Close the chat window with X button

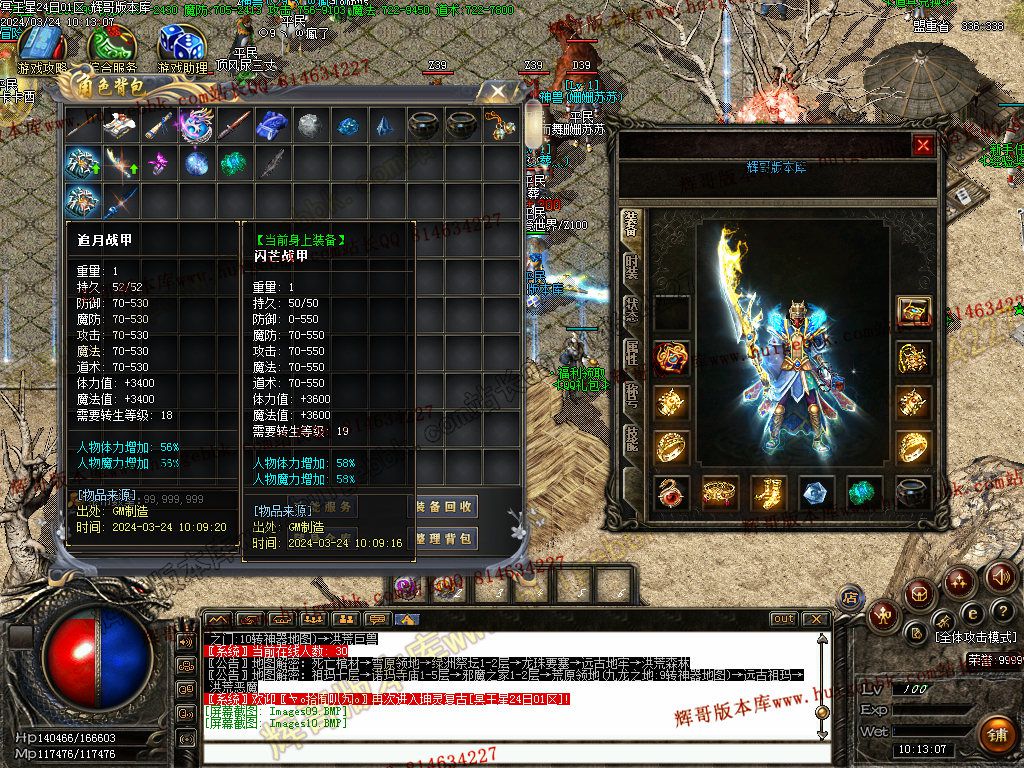pos(815,619)
